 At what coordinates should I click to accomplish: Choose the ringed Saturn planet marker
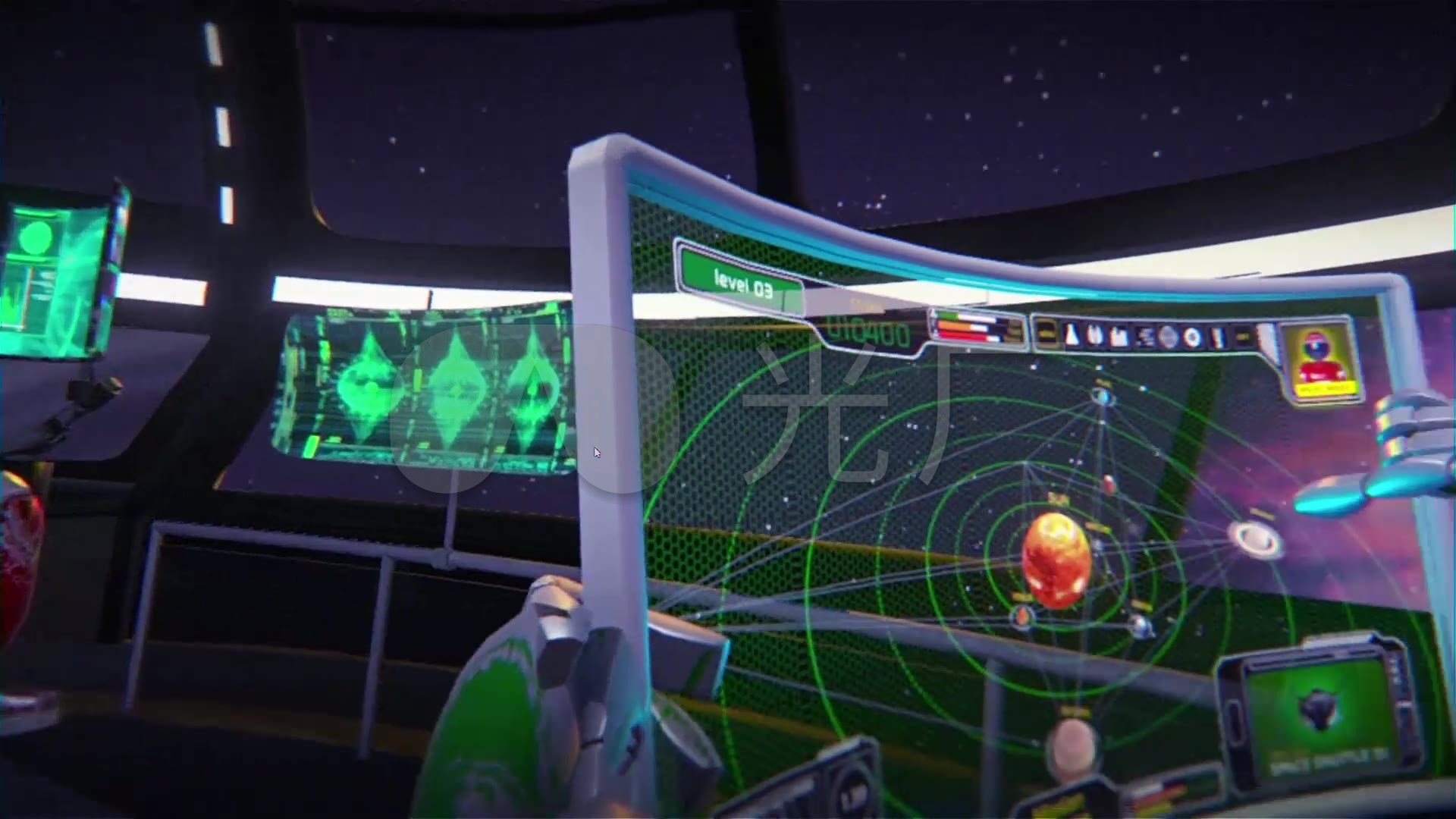1257,539
